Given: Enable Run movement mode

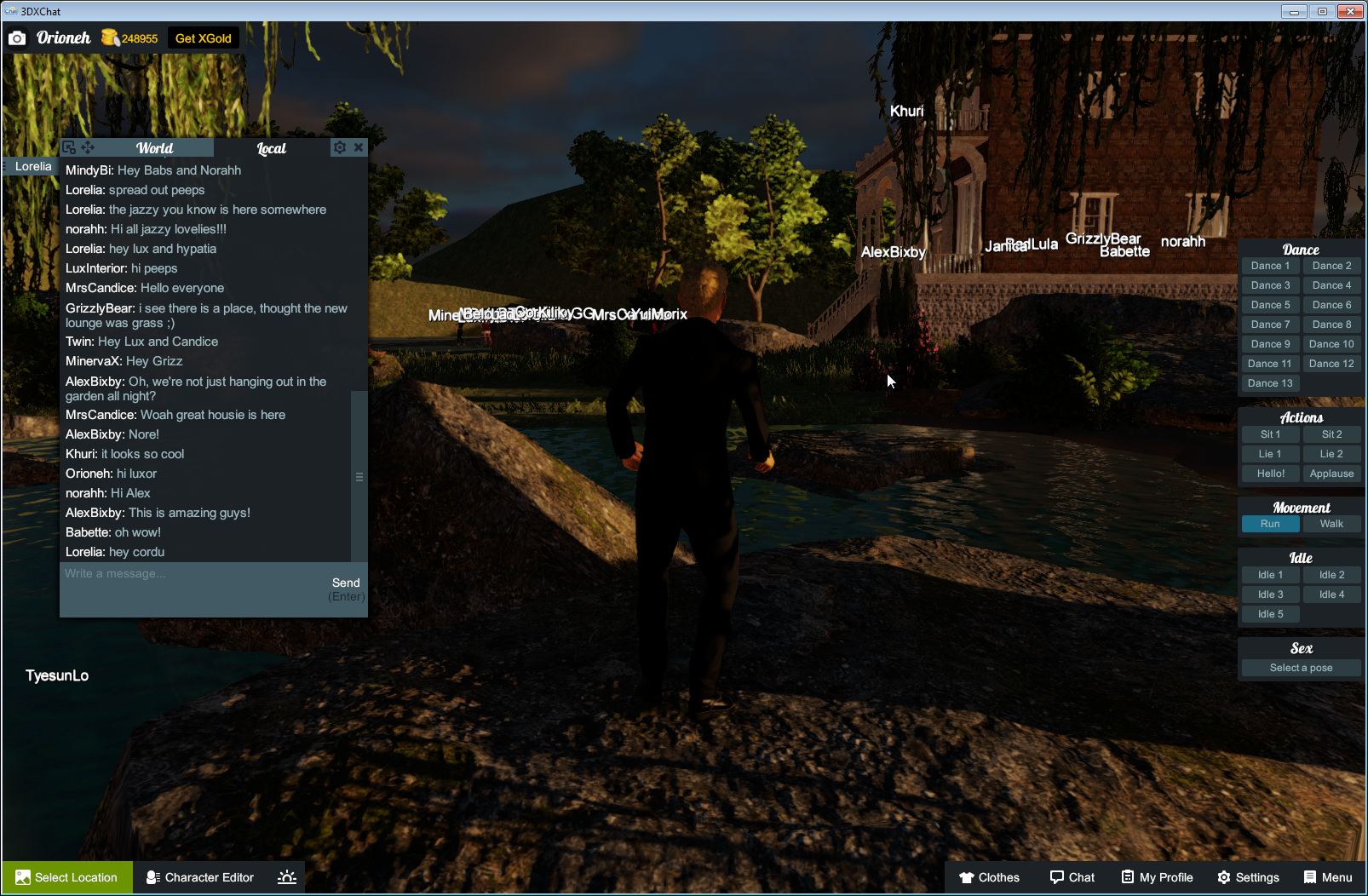Looking at the screenshot, I should pos(1270,523).
